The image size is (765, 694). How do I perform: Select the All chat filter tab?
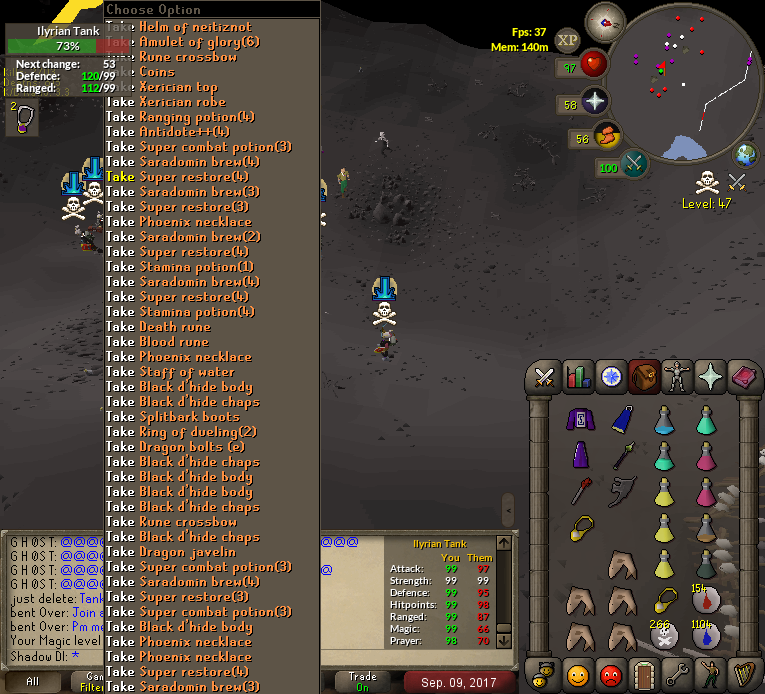(33, 682)
